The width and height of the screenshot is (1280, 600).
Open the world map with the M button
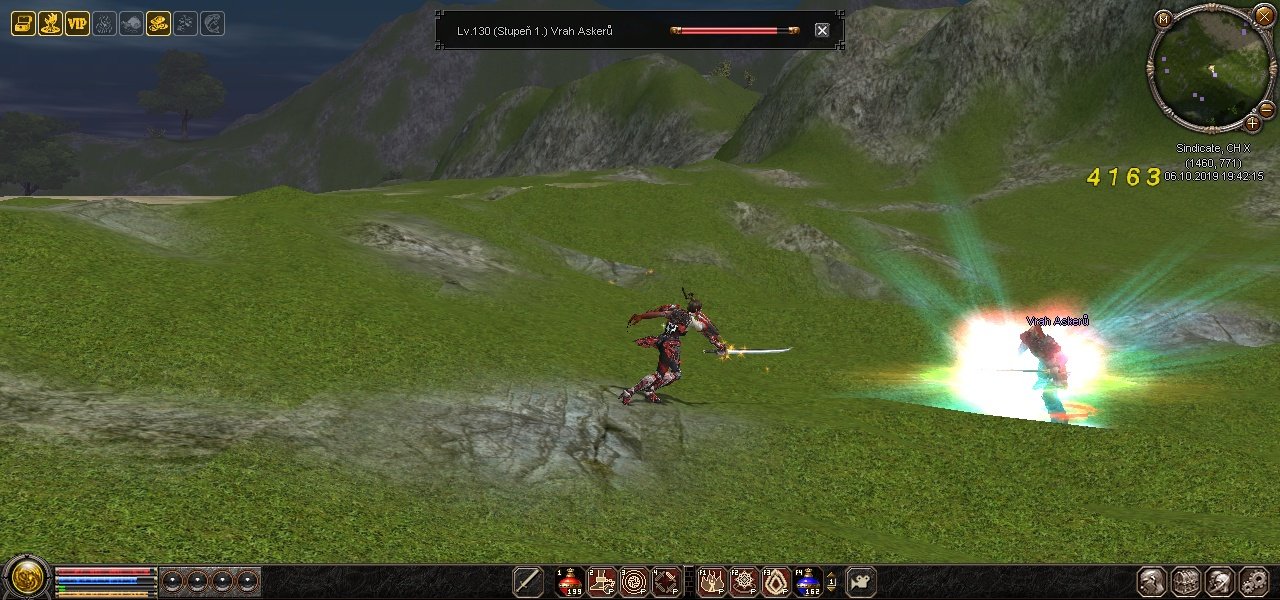point(1163,18)
